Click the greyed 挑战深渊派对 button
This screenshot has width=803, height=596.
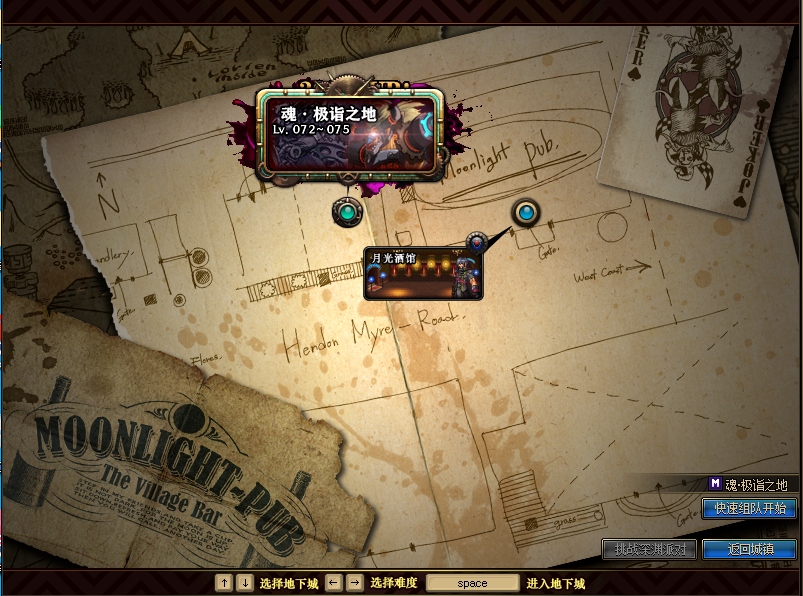[649, 550]
